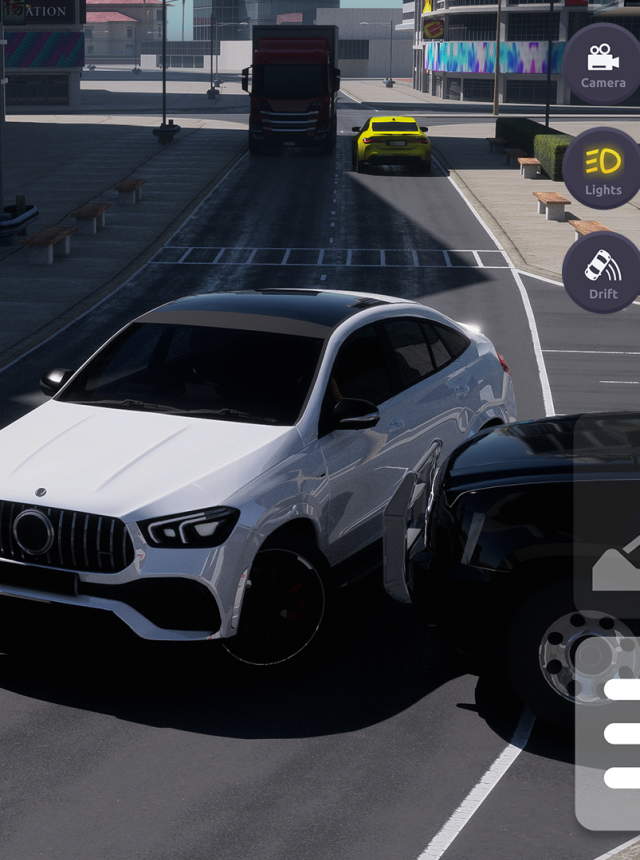Image resolution: width=640 pixels, height=860 pixels.
Task: Tap the gas pedal with three white bars
Action: coord(616,735)
